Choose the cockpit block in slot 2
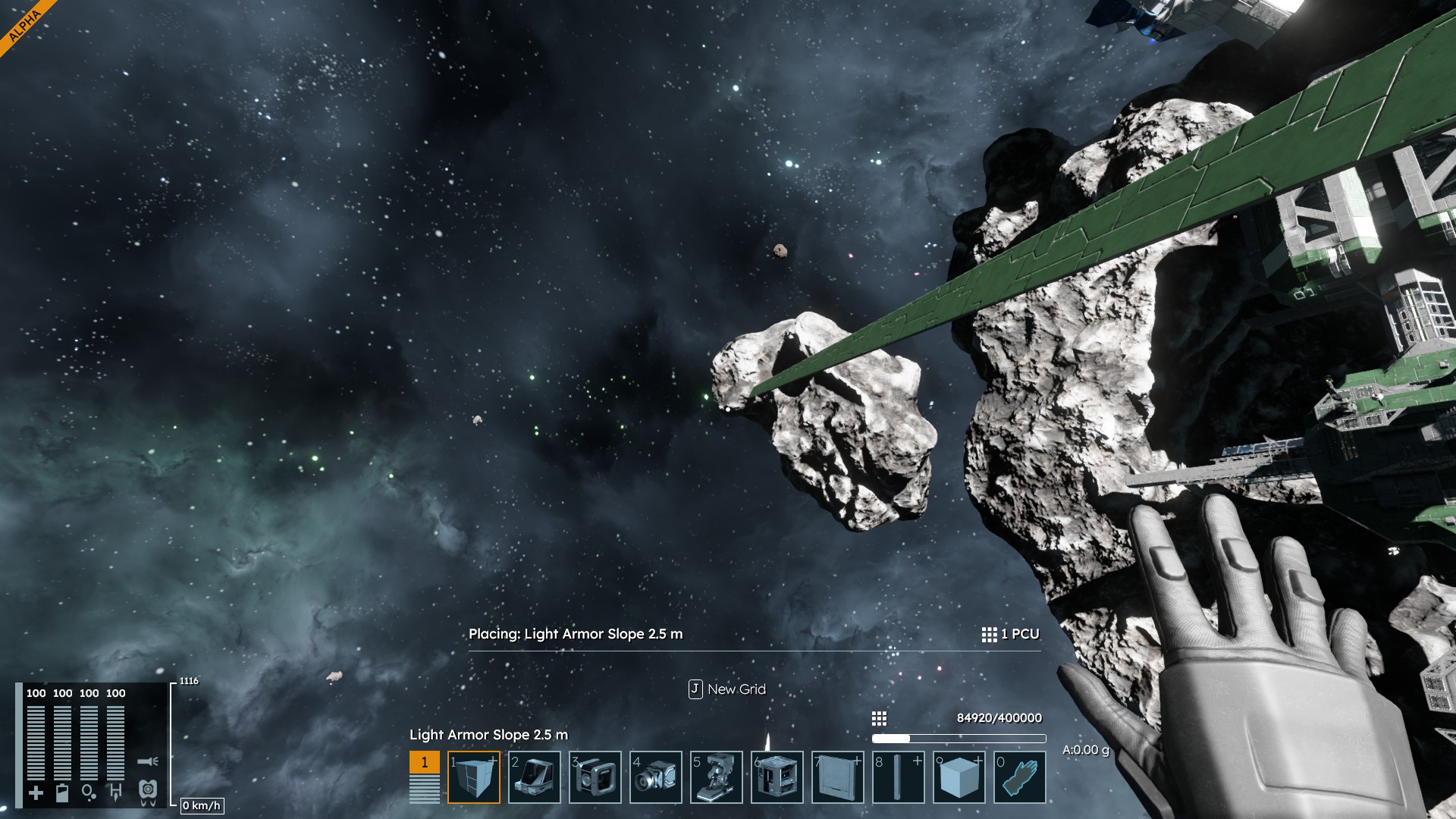 tap(535, 777)
